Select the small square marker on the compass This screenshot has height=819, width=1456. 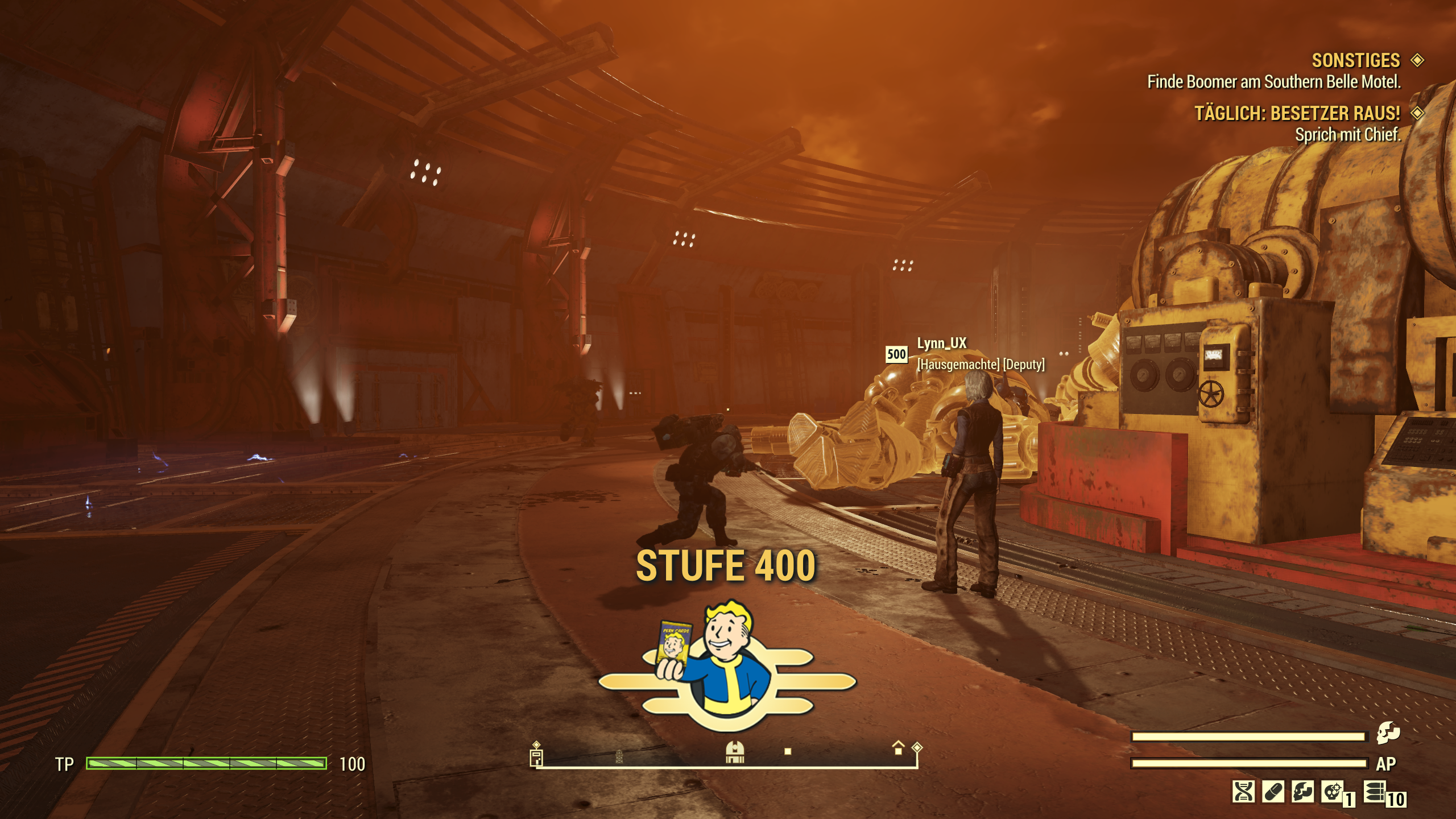point(788,751)
